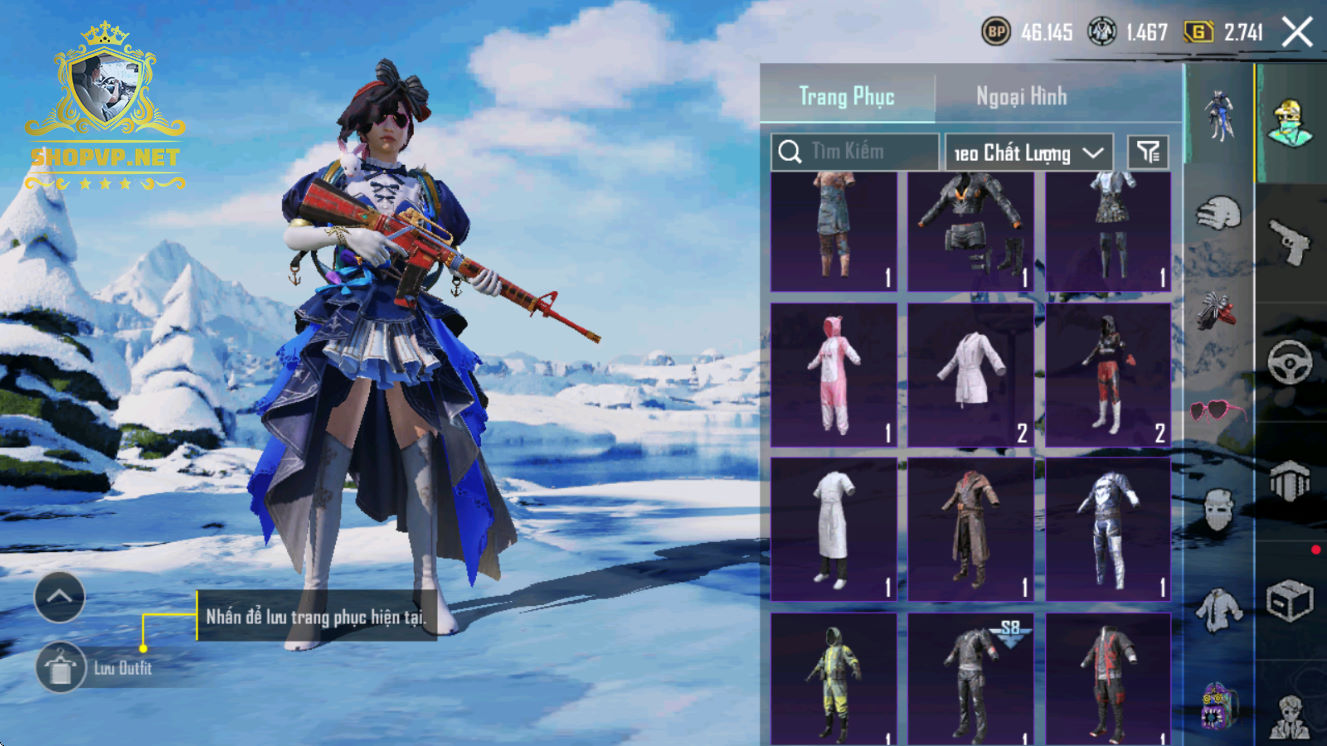The image size is (1327, 746).
Task: Equip the brown trench coat outfit
Action: (x=971, y=529)
